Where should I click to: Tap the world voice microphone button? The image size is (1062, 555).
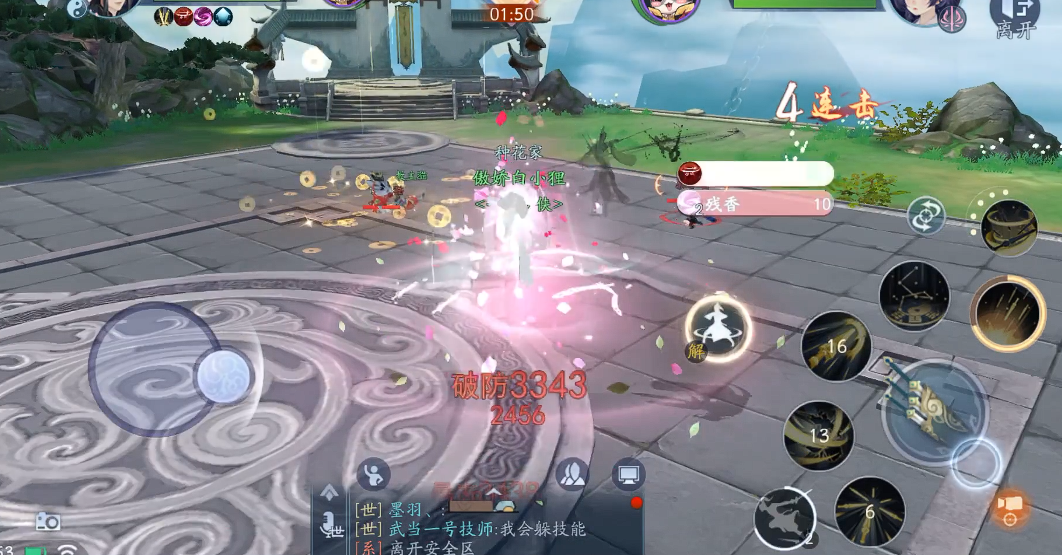point(329,523)
